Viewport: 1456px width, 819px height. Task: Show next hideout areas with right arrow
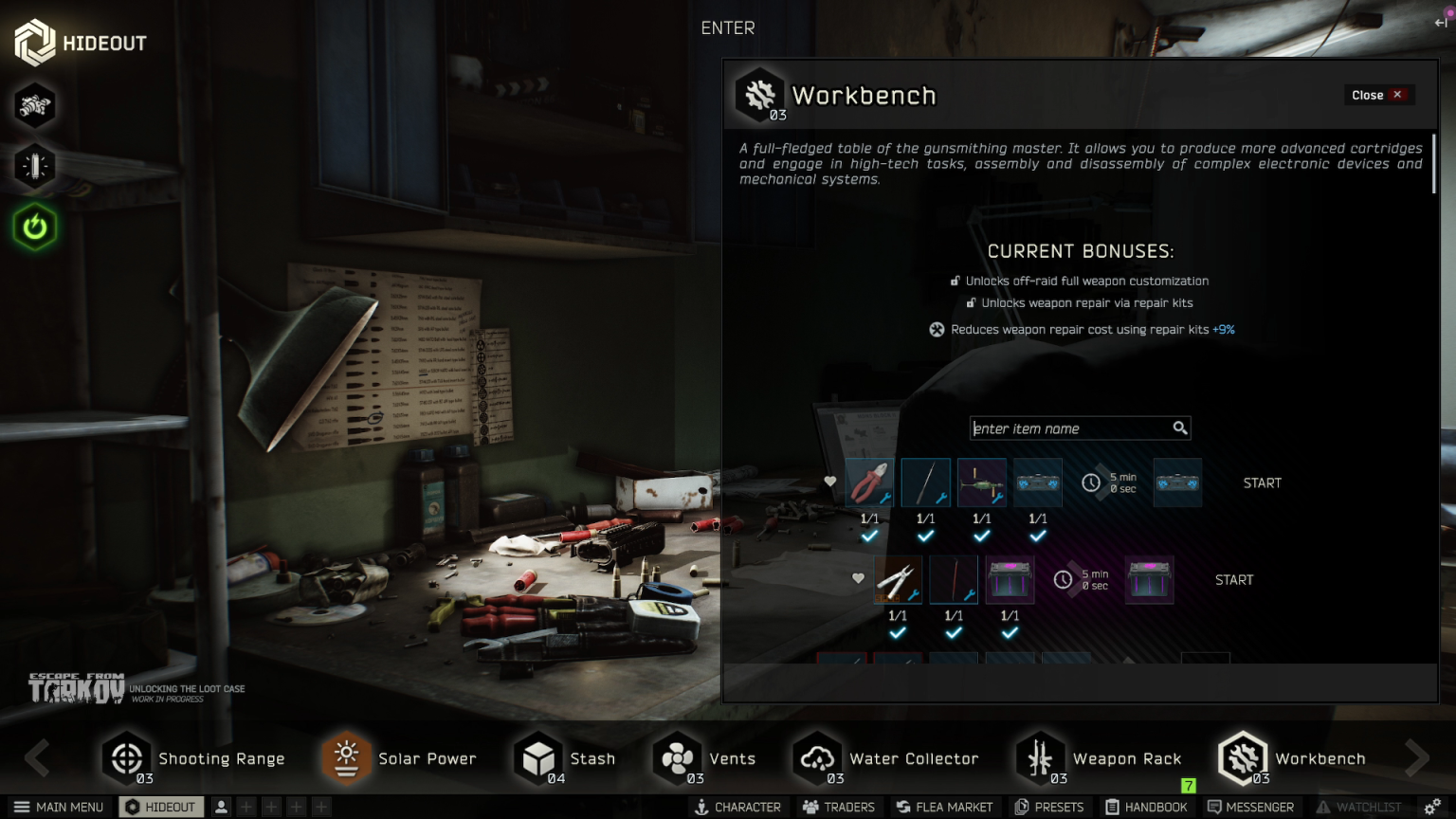pos(1417,757)
